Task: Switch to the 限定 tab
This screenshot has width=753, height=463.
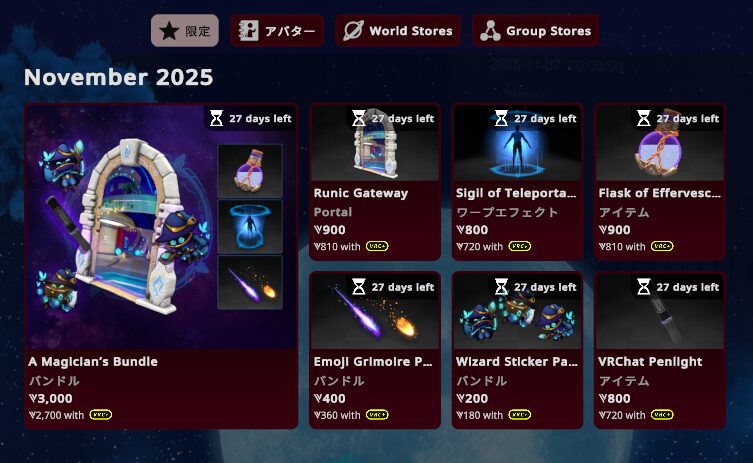Action: point(185,31)
